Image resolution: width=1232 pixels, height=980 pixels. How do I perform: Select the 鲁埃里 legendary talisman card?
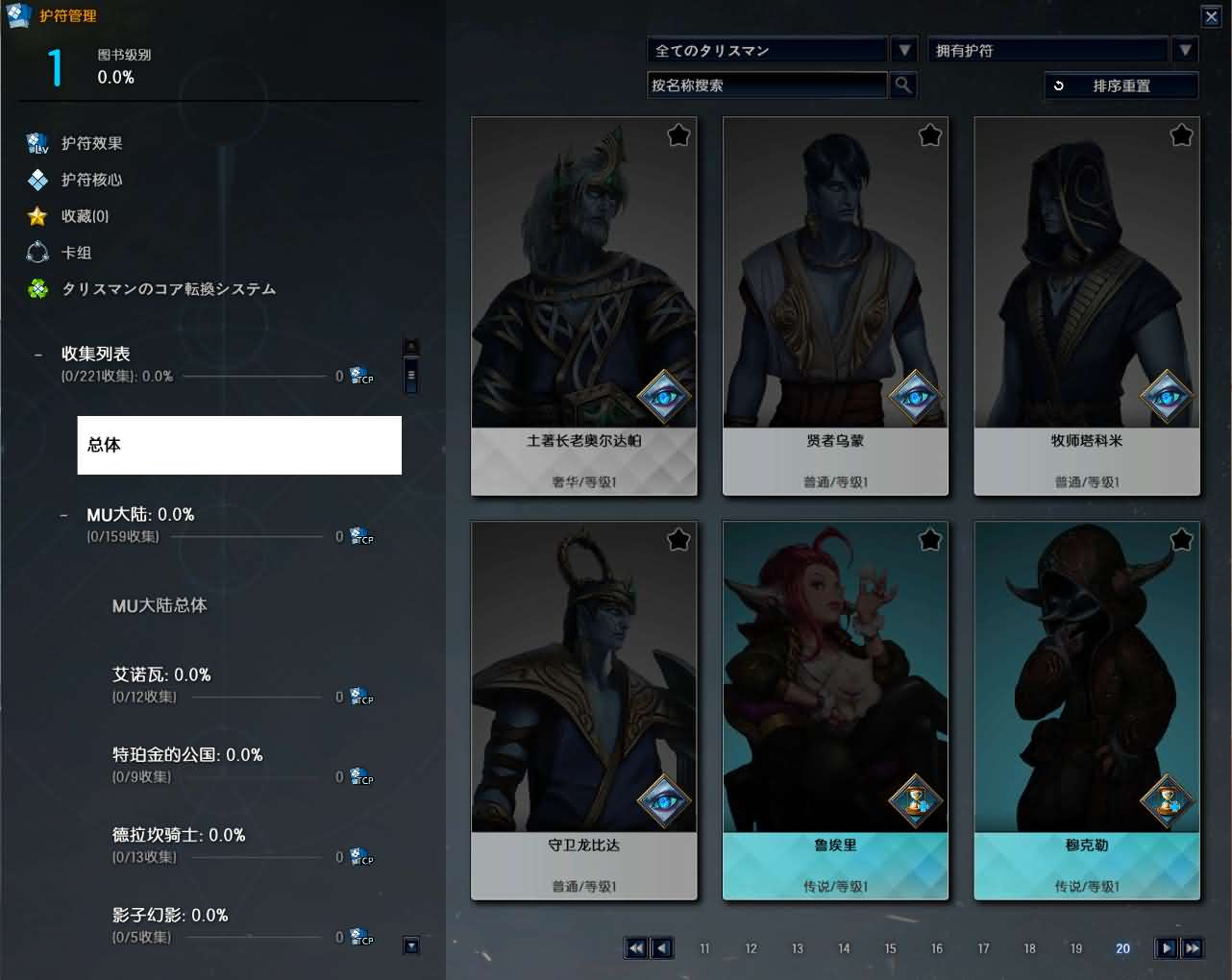click(x=835, y=710)
